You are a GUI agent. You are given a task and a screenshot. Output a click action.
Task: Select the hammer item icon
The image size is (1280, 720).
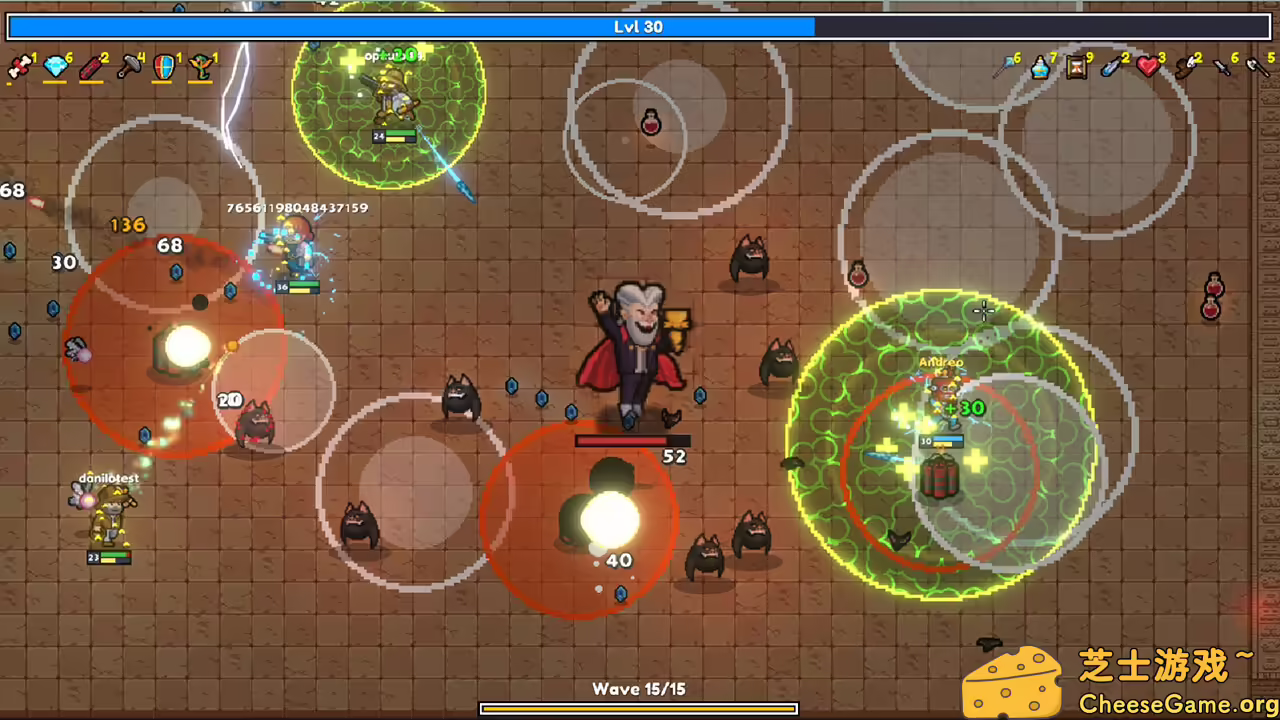coord(128,68)
